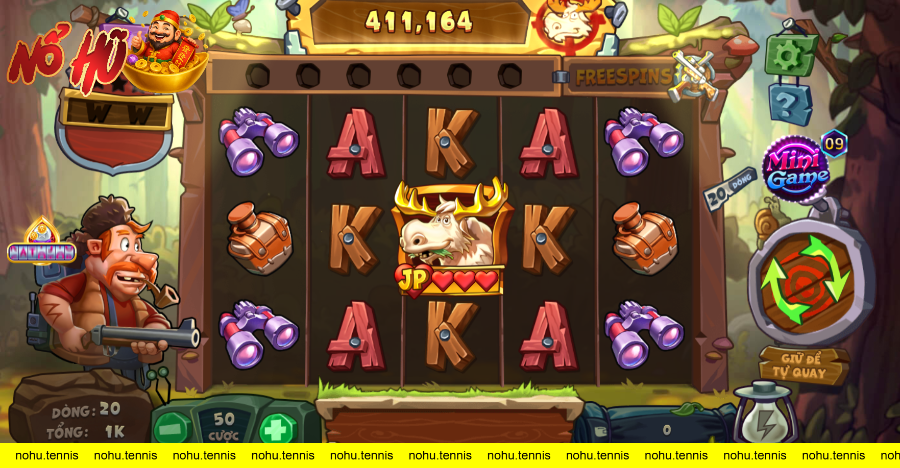Open settings via the green gear sign
900x468 pixels.
pyautogui.click(x=790, y=56)
